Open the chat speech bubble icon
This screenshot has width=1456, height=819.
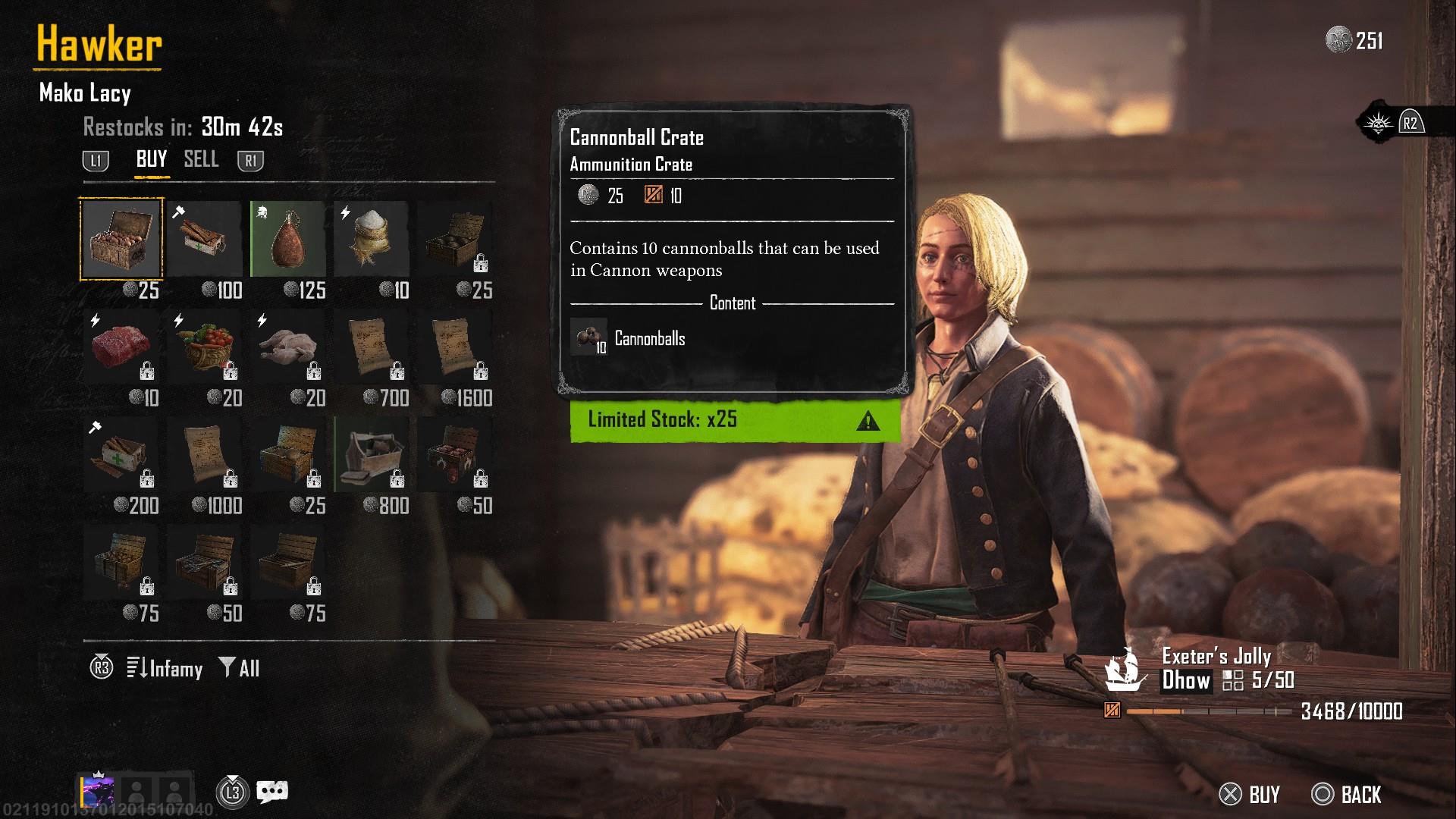pos(272,792)
